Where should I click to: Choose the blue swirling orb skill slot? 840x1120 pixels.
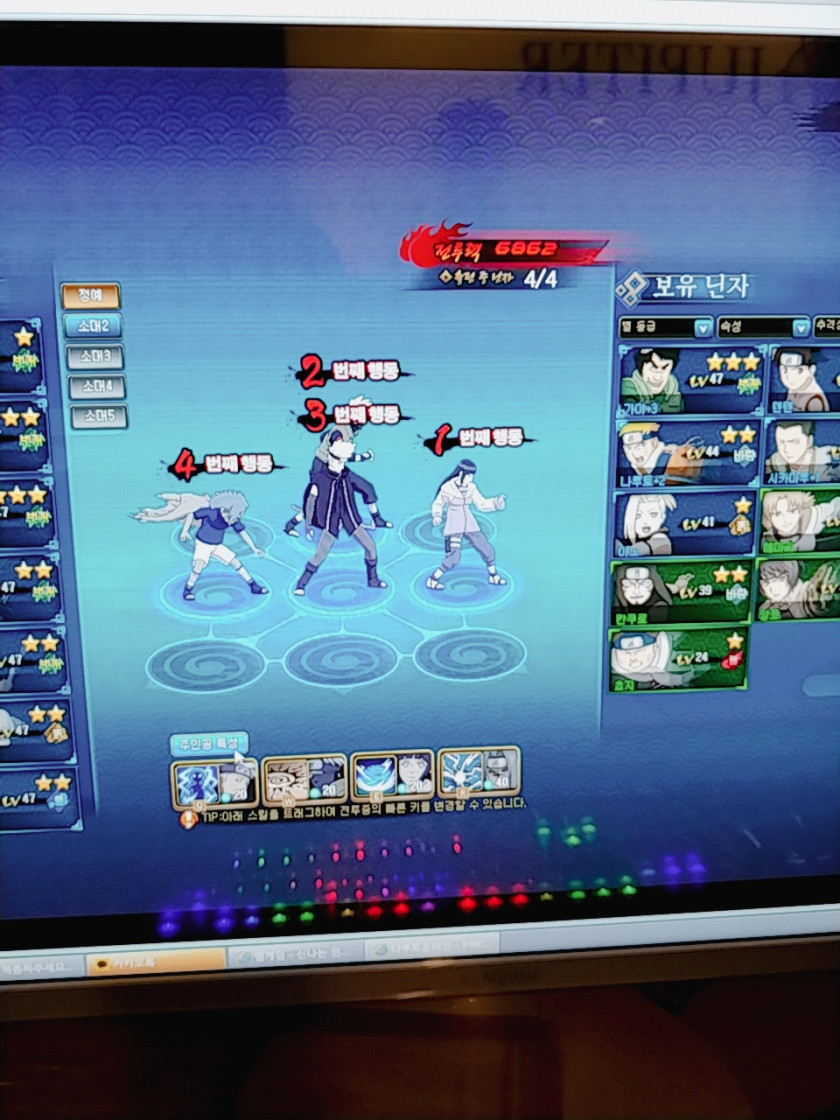pos(392,775)
